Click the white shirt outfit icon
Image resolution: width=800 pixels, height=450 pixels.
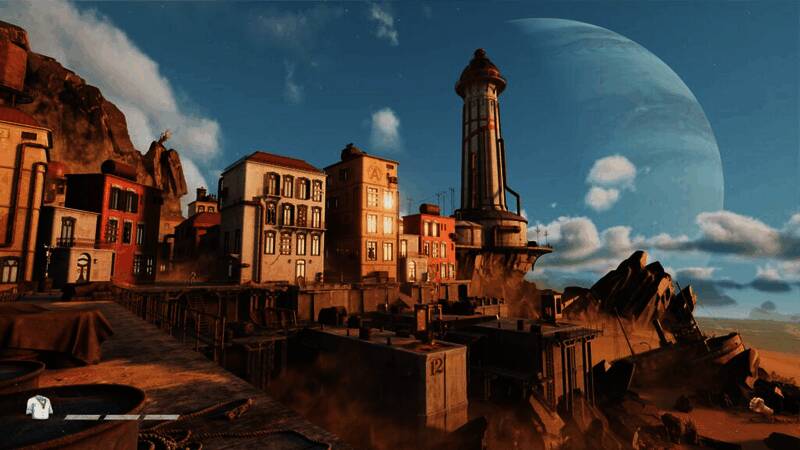[39, 407]
